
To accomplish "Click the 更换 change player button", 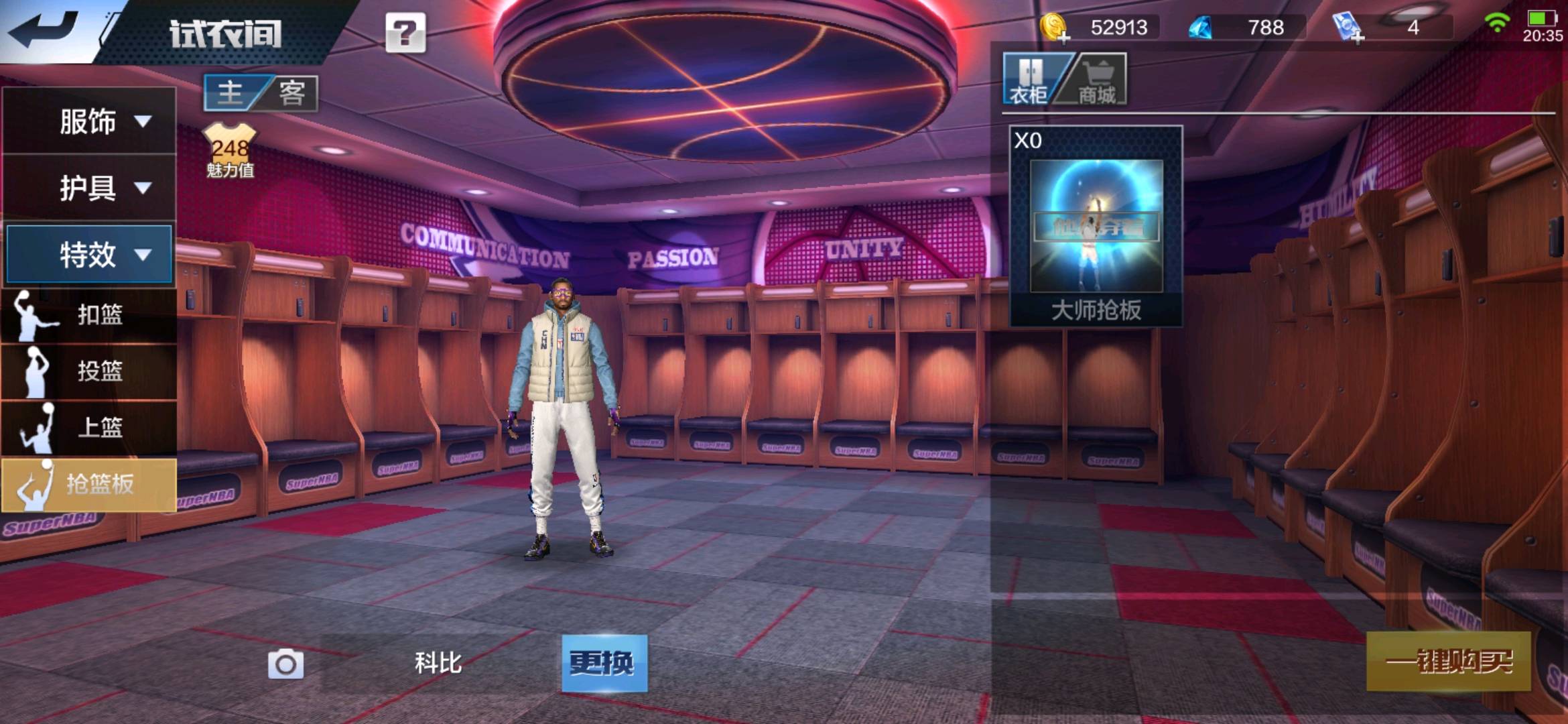I will coord(604,663).
